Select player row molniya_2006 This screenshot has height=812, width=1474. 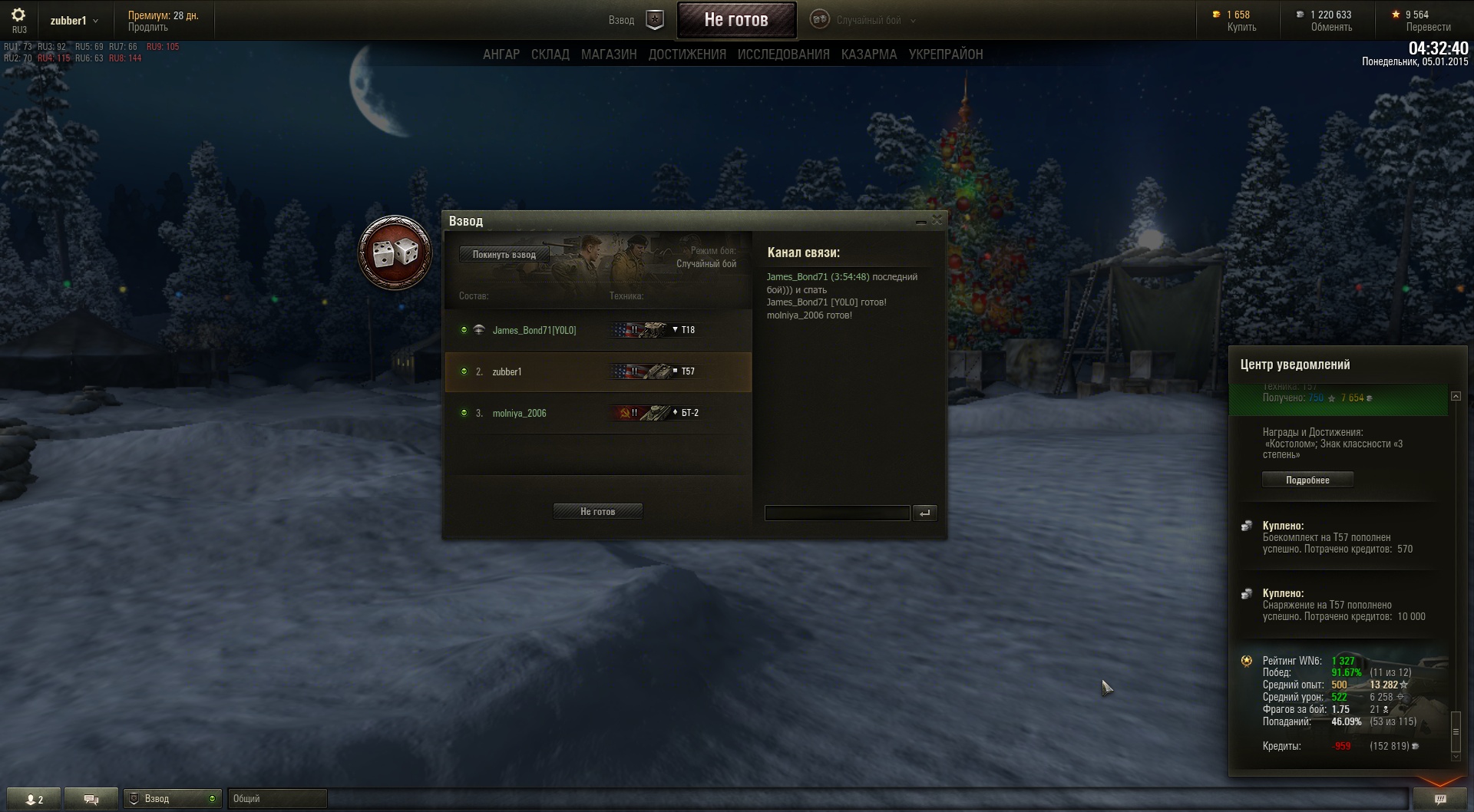tap(520, 413)
